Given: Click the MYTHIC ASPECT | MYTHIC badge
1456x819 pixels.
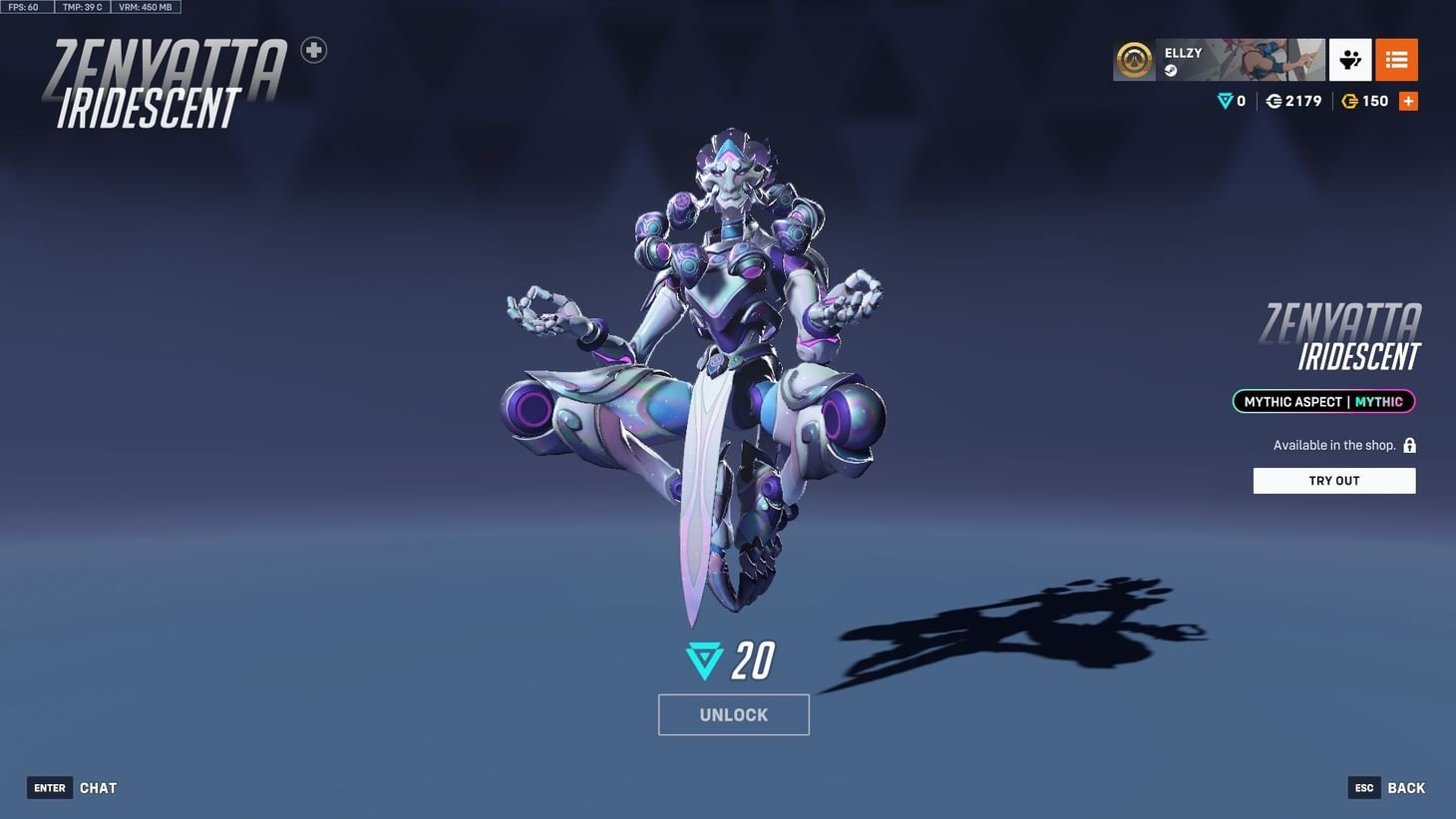Looking at the screenshot, I should tap(1322, 401).
